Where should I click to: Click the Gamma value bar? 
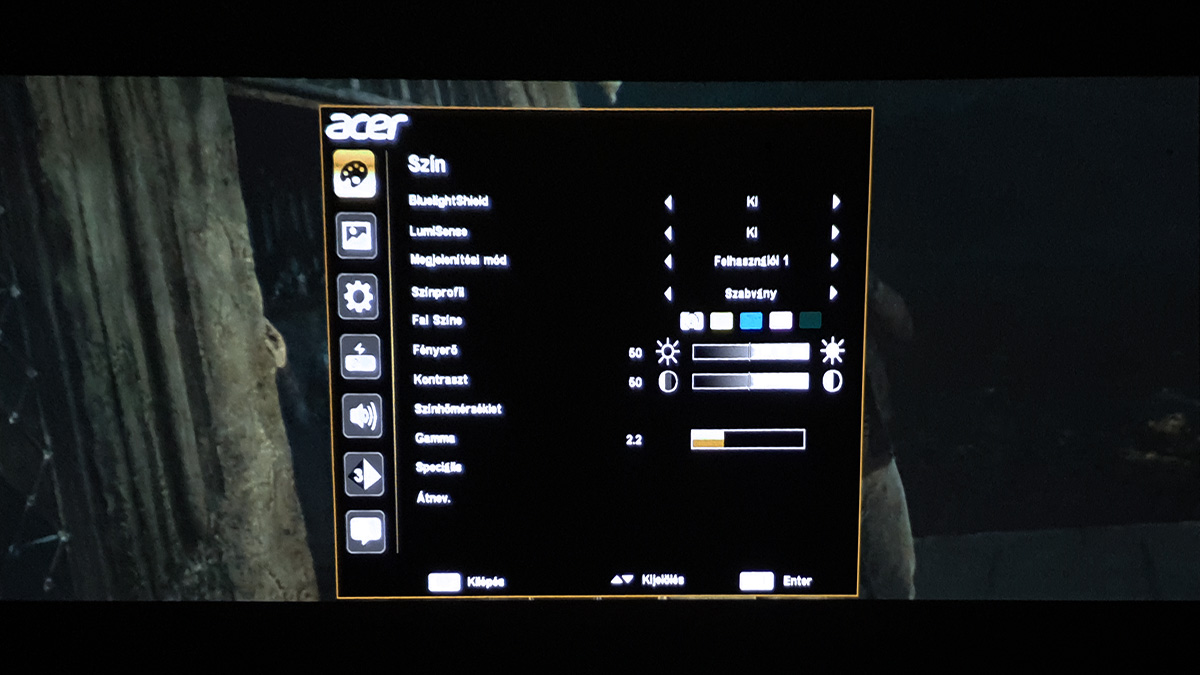pos(747,439)
